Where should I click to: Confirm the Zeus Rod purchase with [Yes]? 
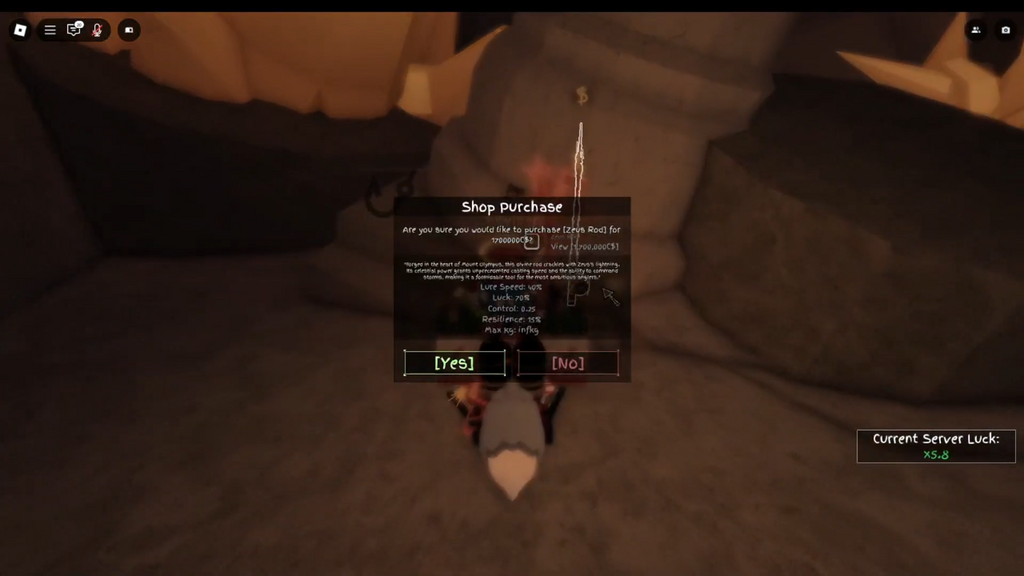[454, 363]
